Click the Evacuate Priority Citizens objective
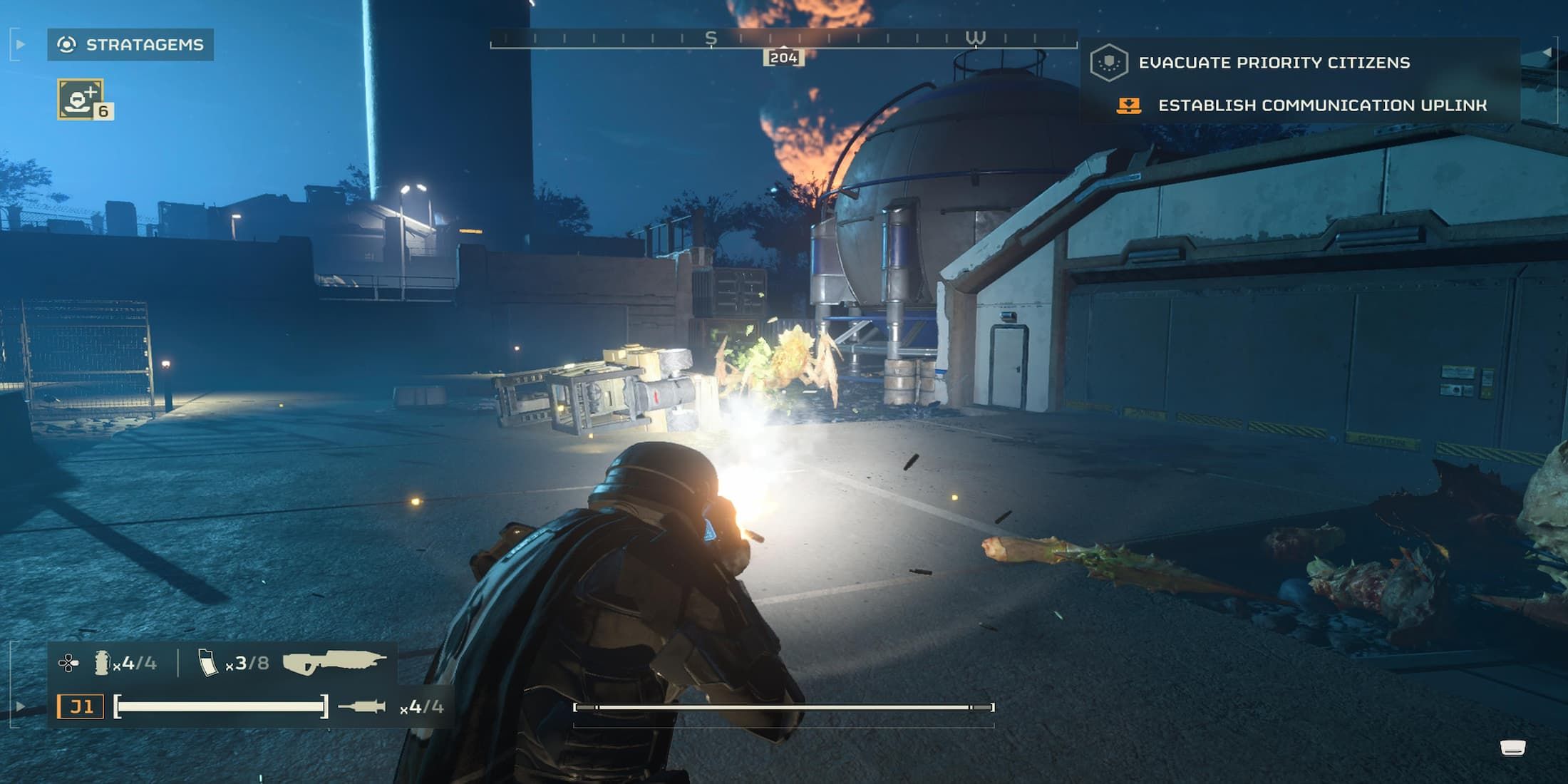Screen dimensions: 1568x784 [1273, 63]
